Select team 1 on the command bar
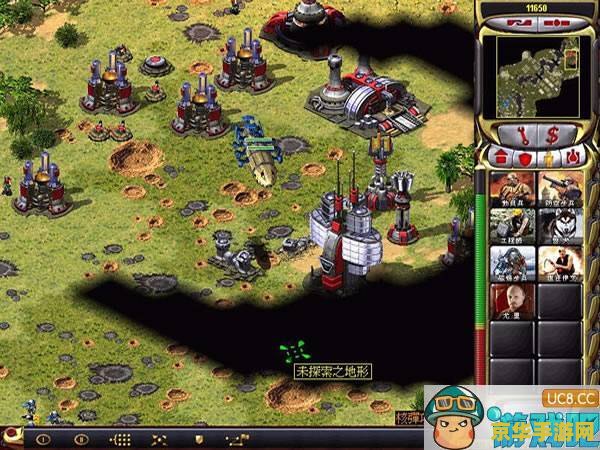 click(42, 438)
